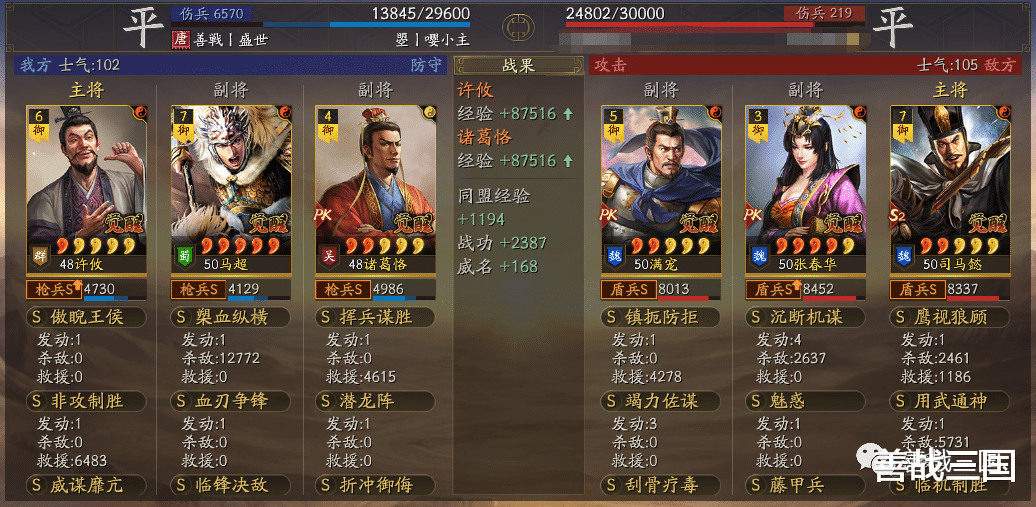
Task: Select the 马超 general card
Action: point(230,185)
